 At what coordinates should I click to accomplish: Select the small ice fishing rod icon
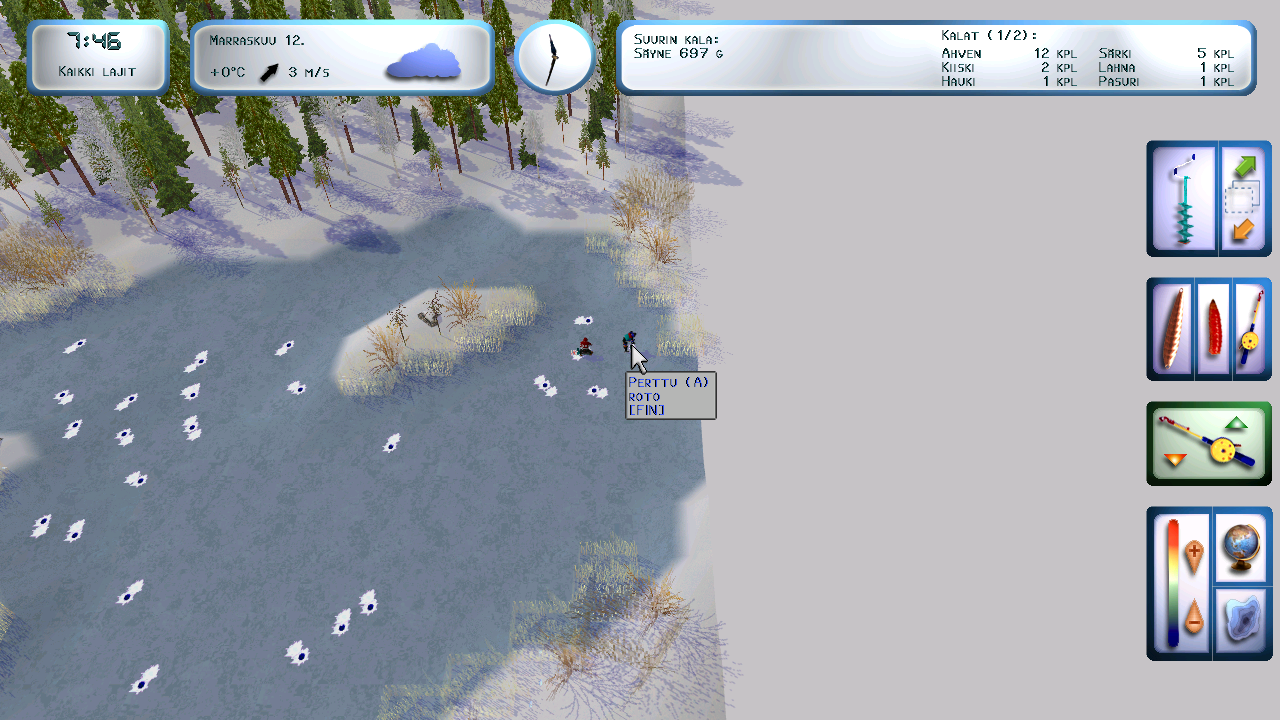pos(1250,328)
